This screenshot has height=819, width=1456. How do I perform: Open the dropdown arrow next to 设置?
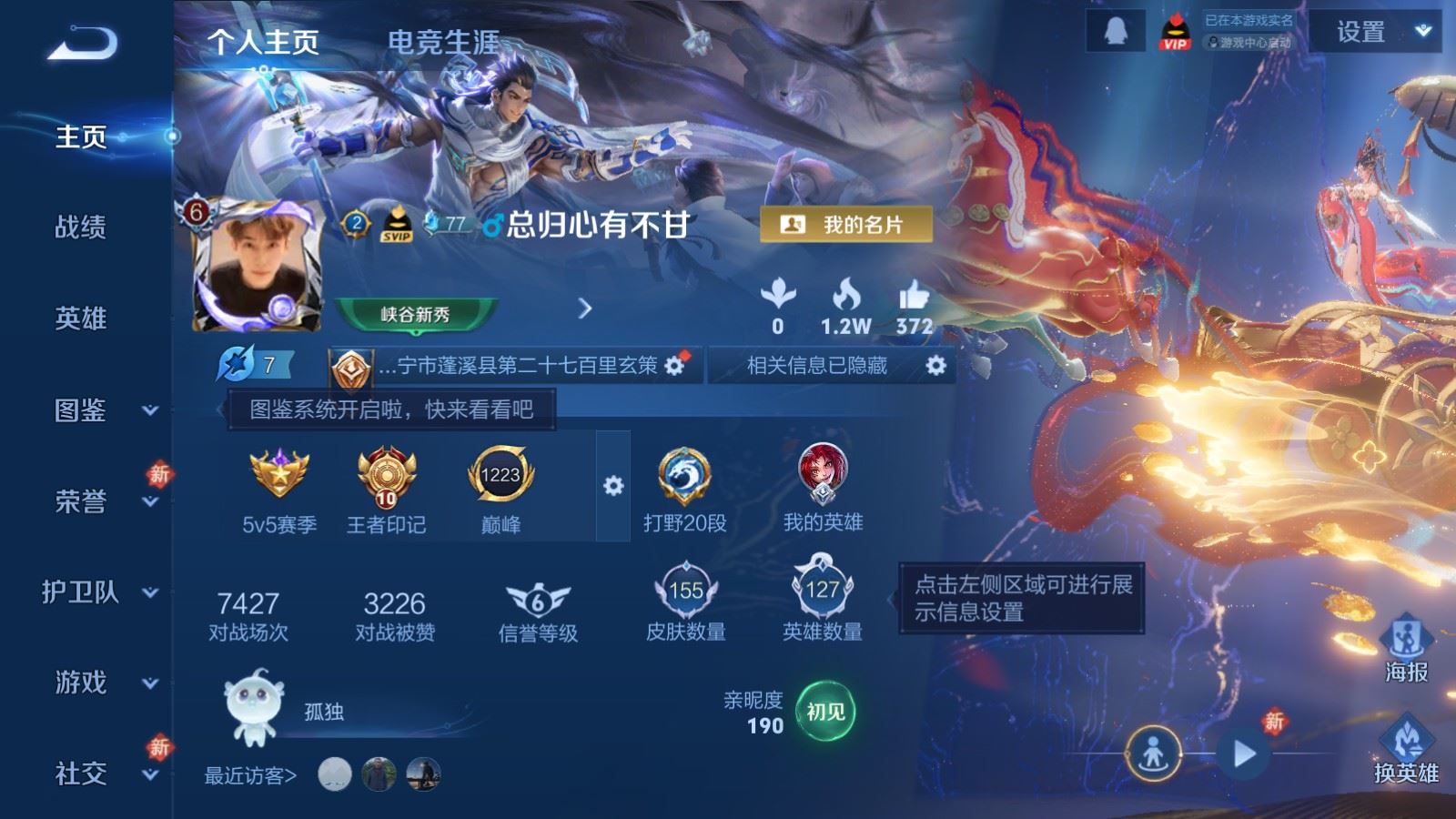[1421, 31]
